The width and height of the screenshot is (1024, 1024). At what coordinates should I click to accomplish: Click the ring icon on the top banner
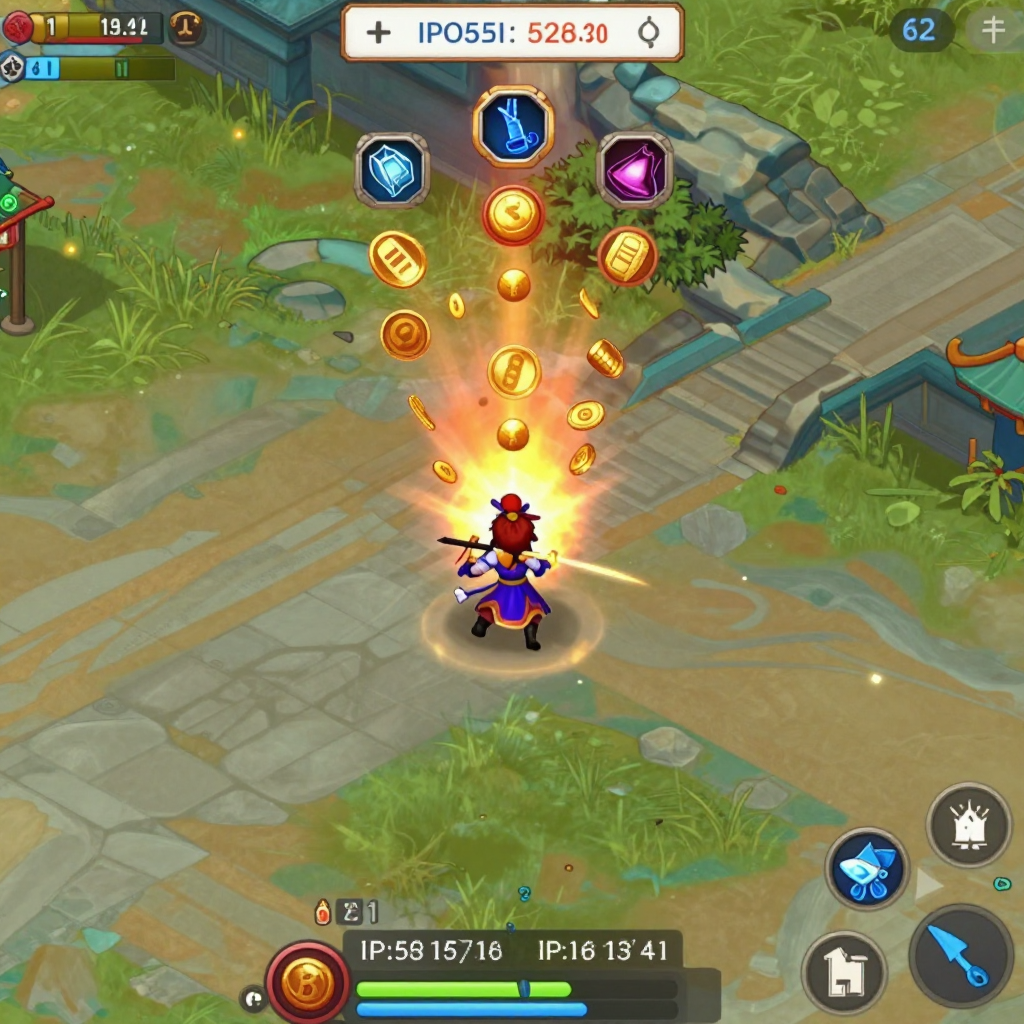point(648,33)
